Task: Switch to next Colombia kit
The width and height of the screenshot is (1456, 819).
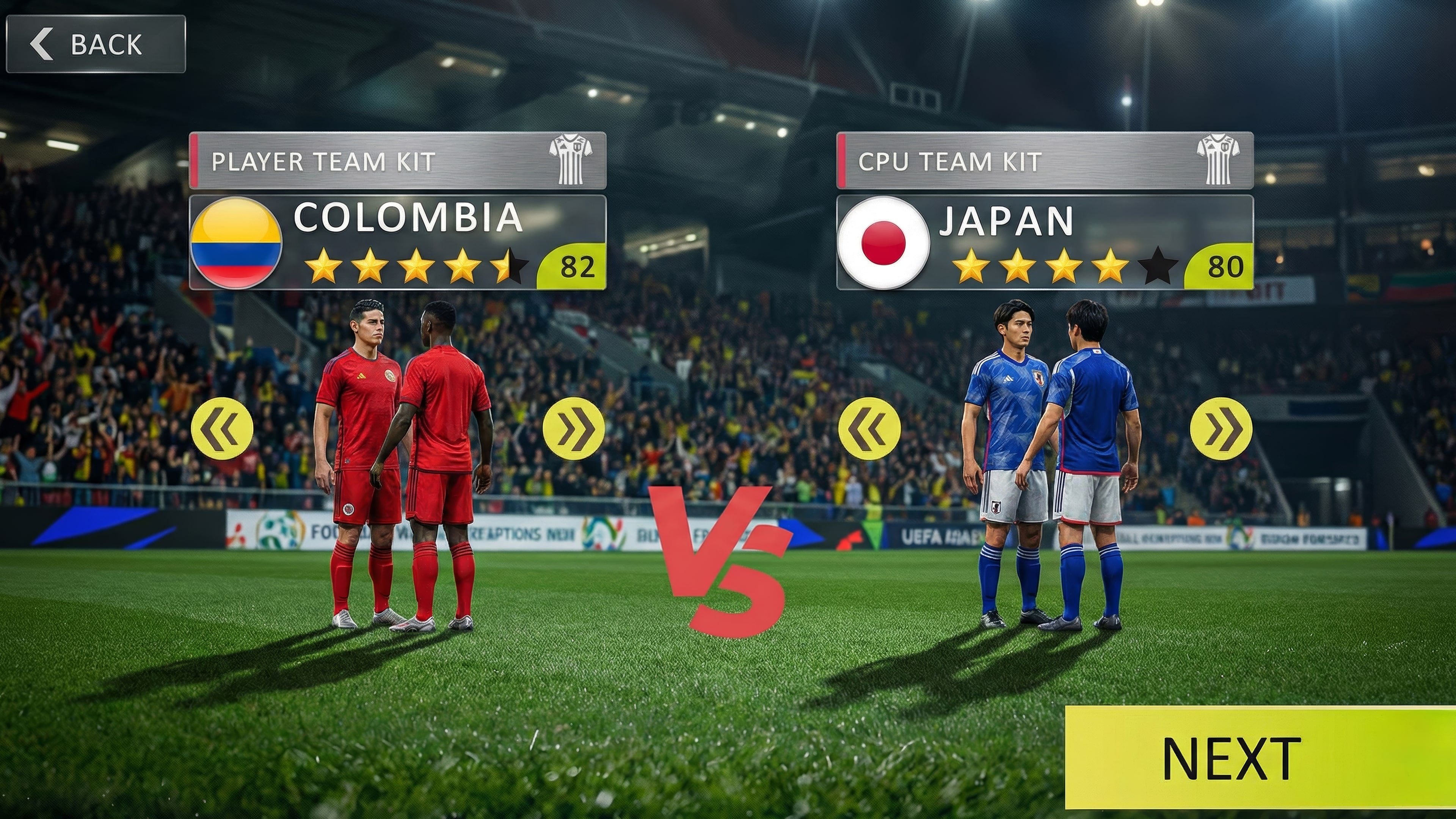Action: (573, 428)
